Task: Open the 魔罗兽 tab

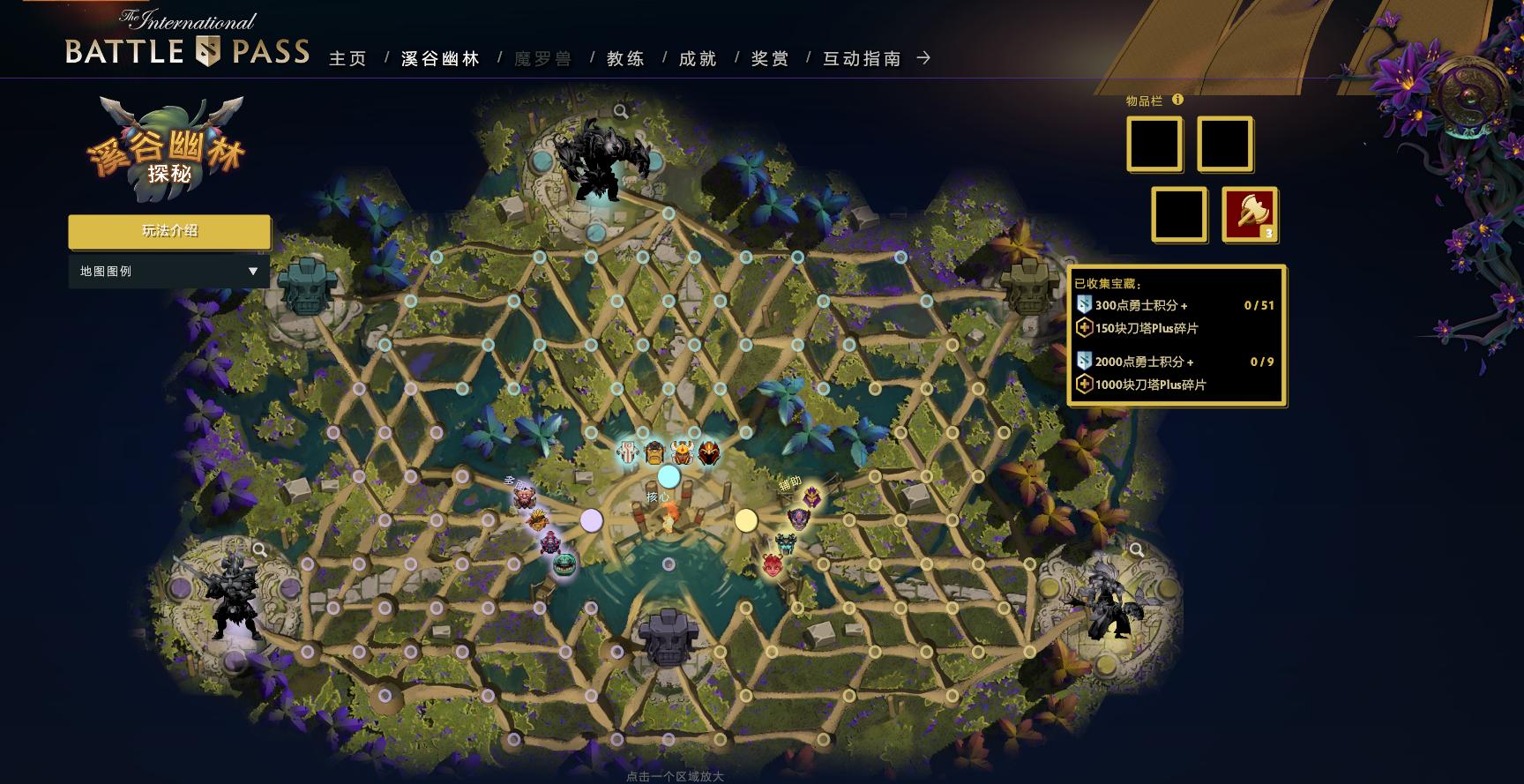Action: 543,59
